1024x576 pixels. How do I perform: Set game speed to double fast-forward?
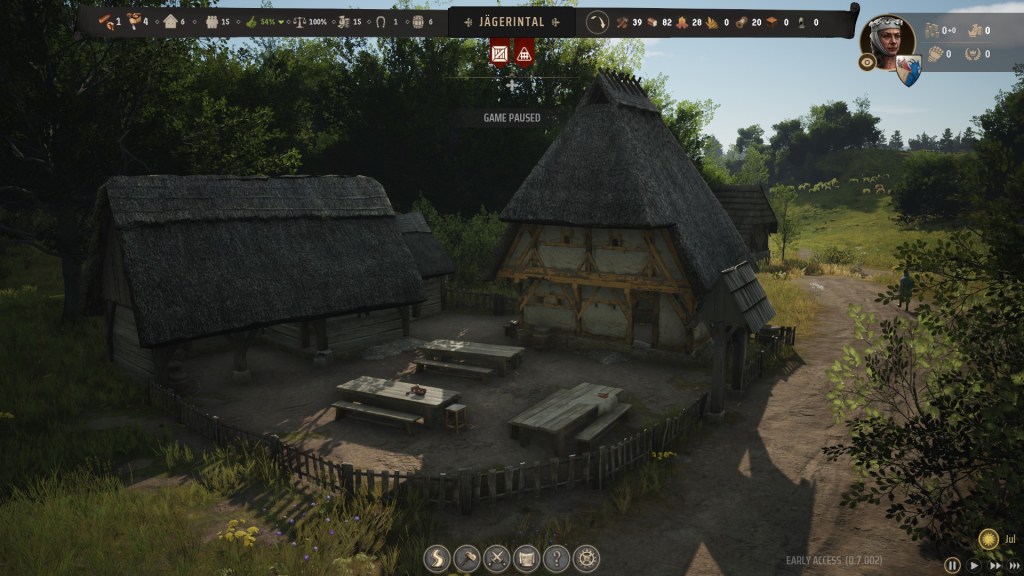click(993, 566)
